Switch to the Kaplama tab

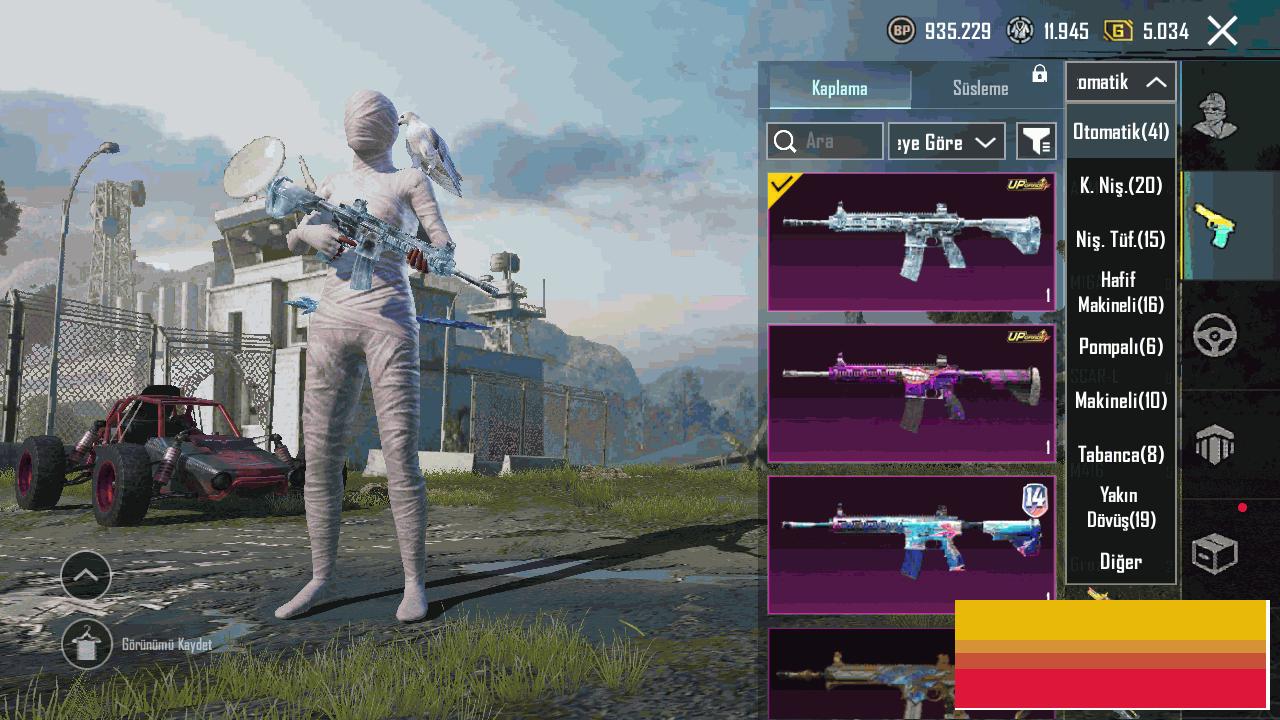coord(839,88)
